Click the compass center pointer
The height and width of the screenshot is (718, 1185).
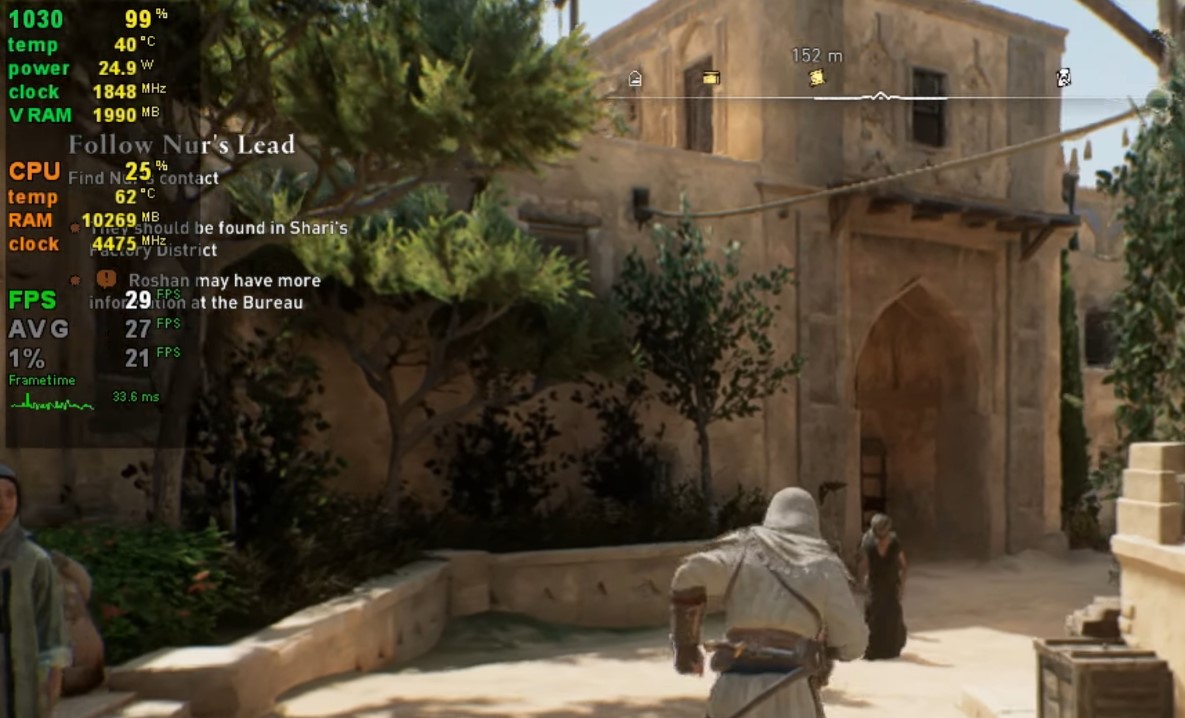(x=880, y=96)
